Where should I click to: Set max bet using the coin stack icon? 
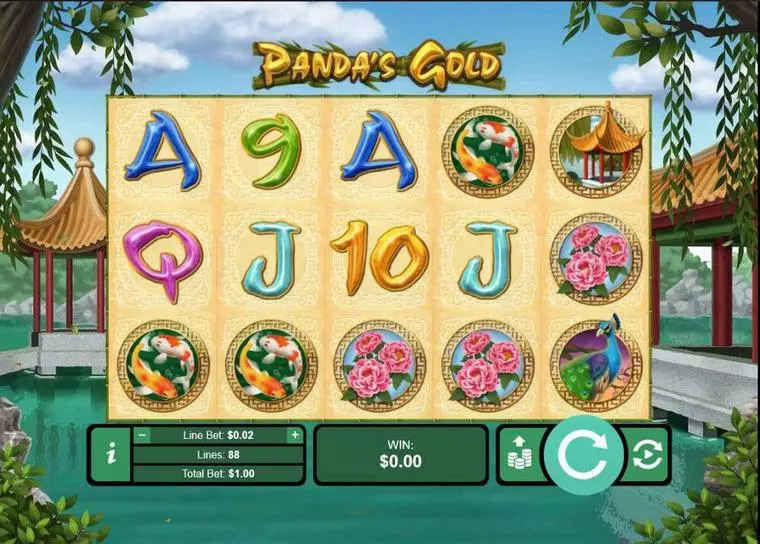click(x=519, y=455)
